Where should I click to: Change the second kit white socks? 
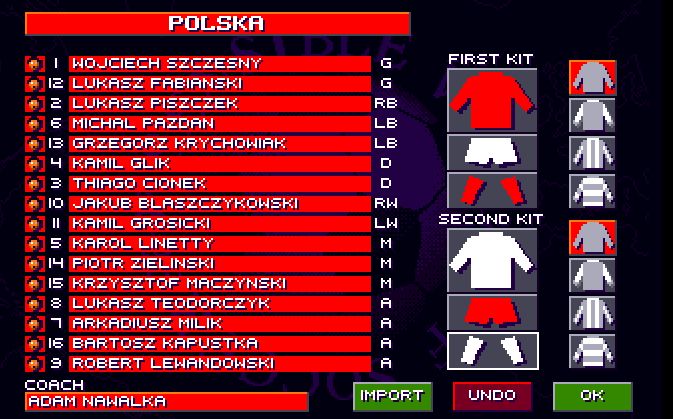point(492,350)
